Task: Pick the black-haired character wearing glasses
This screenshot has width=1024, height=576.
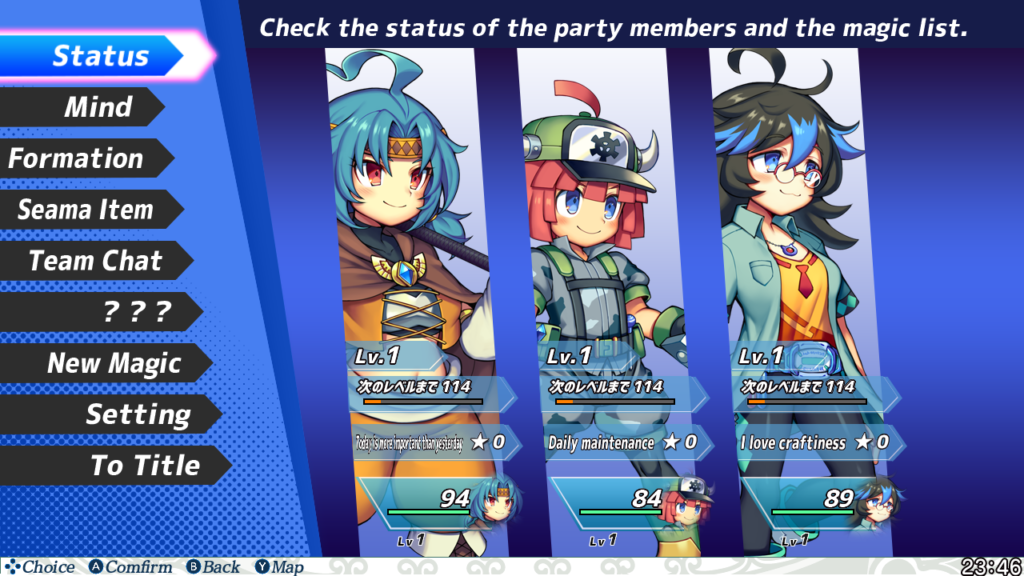Action: click(796, 250)
